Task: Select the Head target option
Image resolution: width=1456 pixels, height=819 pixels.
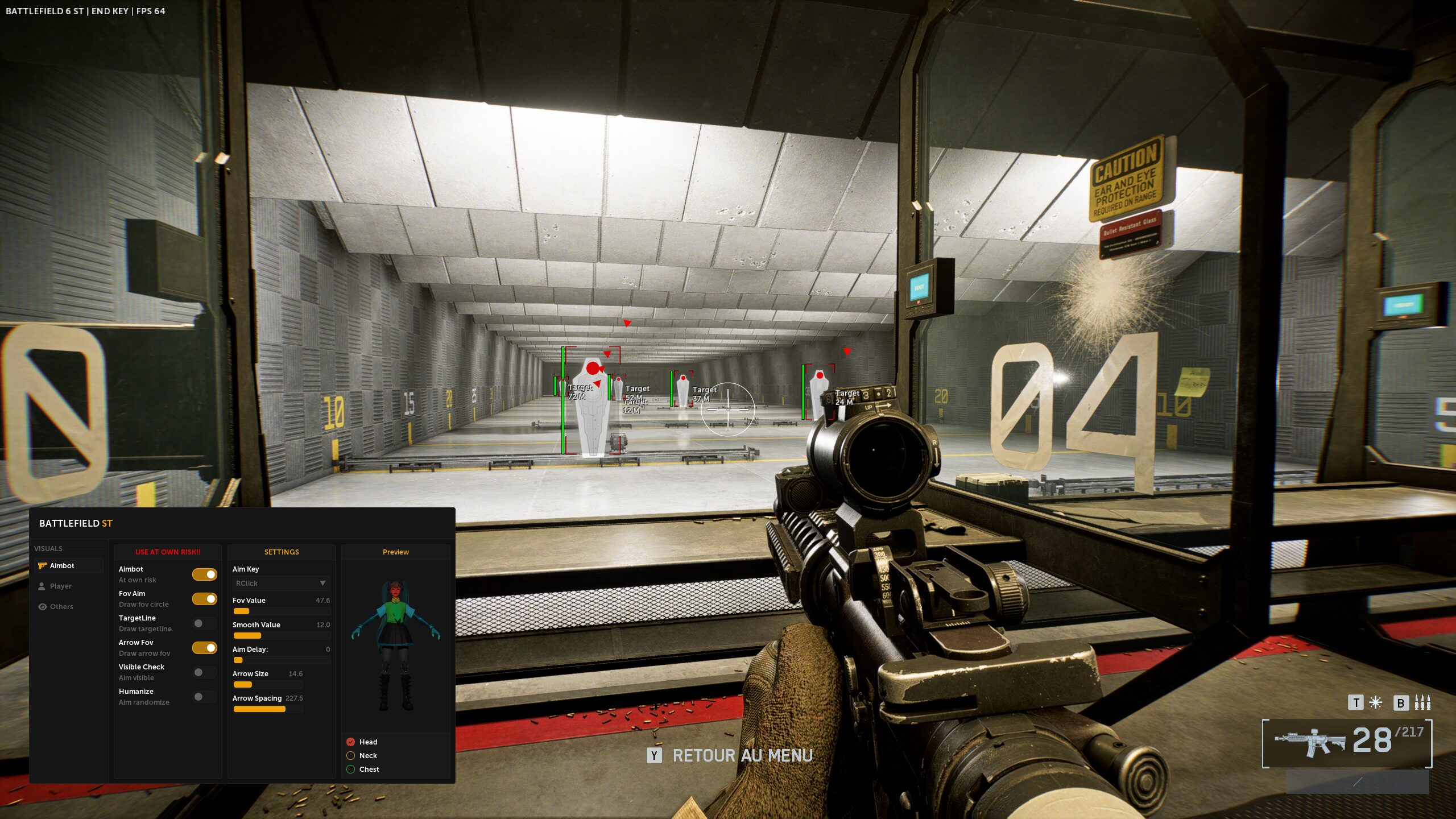Action: pyautogui.click(x=351, y=742)
